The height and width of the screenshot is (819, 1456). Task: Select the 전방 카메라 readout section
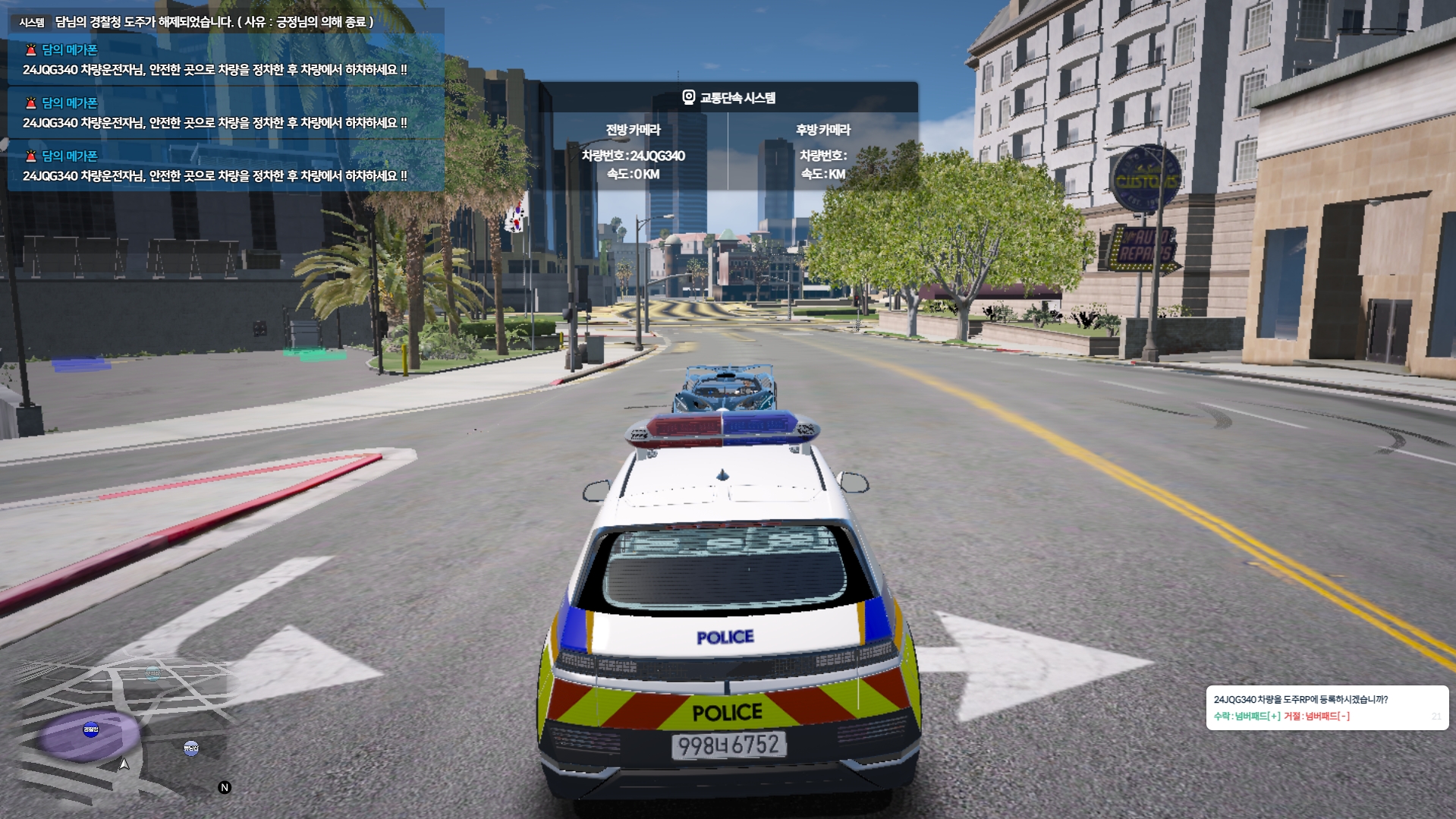tap(634, 153)
